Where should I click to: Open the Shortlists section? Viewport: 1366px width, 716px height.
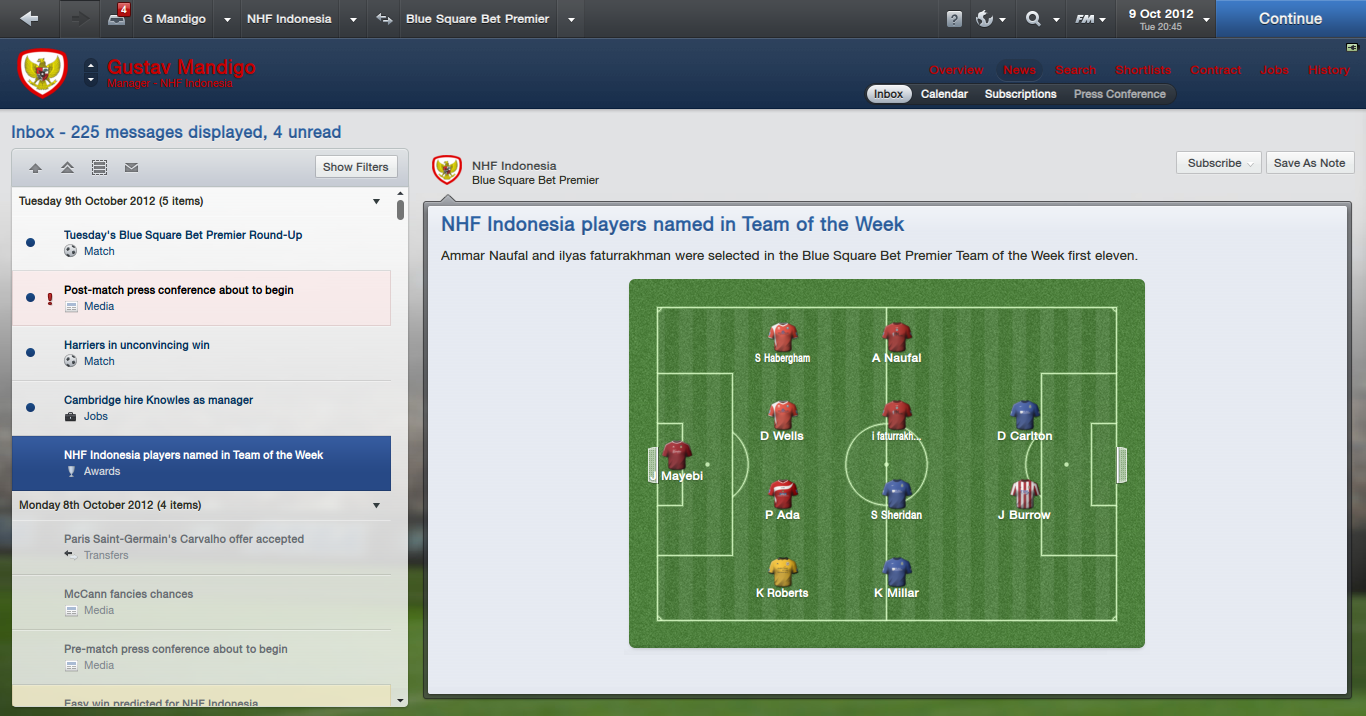[x=1143, y=70]
